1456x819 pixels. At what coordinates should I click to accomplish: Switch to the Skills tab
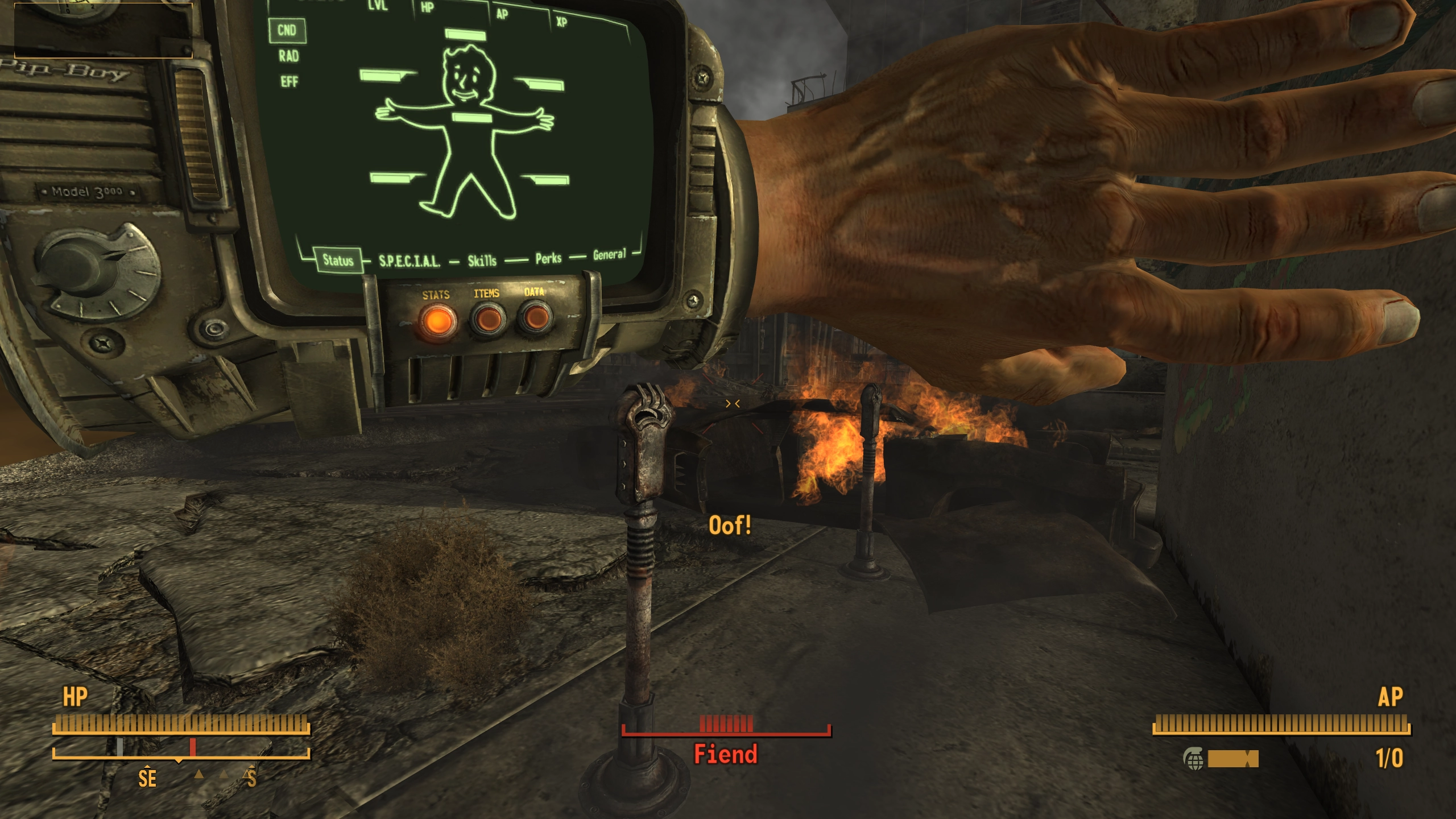[482, 260]
